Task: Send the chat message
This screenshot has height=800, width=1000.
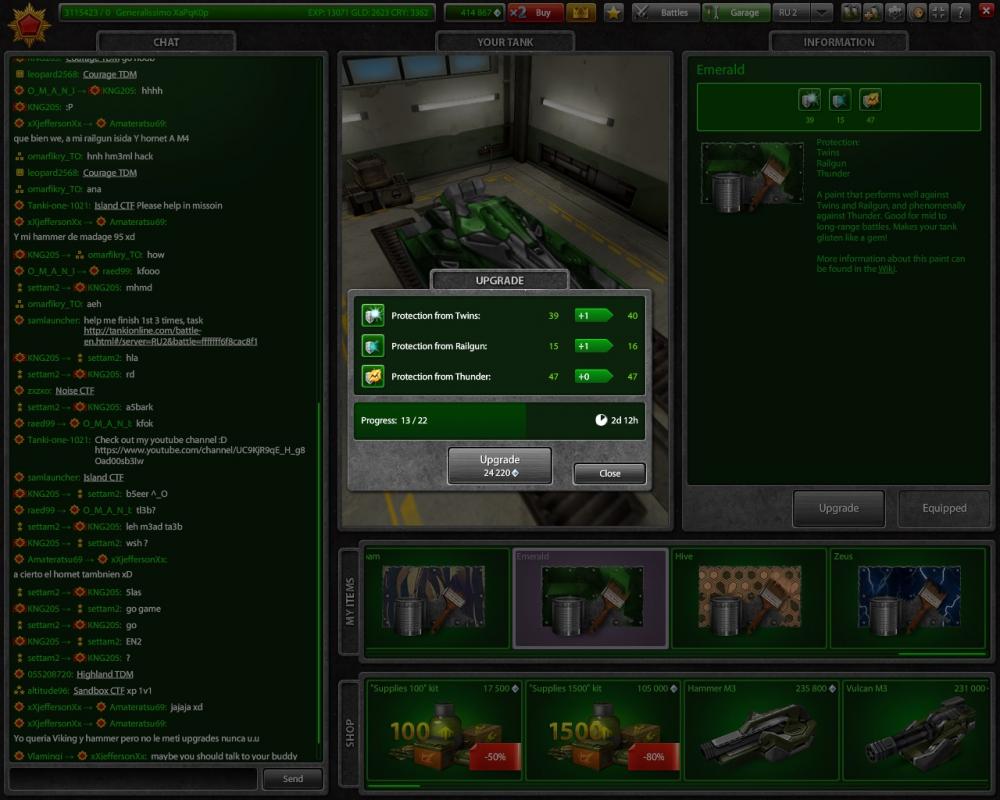Action: pos(292,778)
